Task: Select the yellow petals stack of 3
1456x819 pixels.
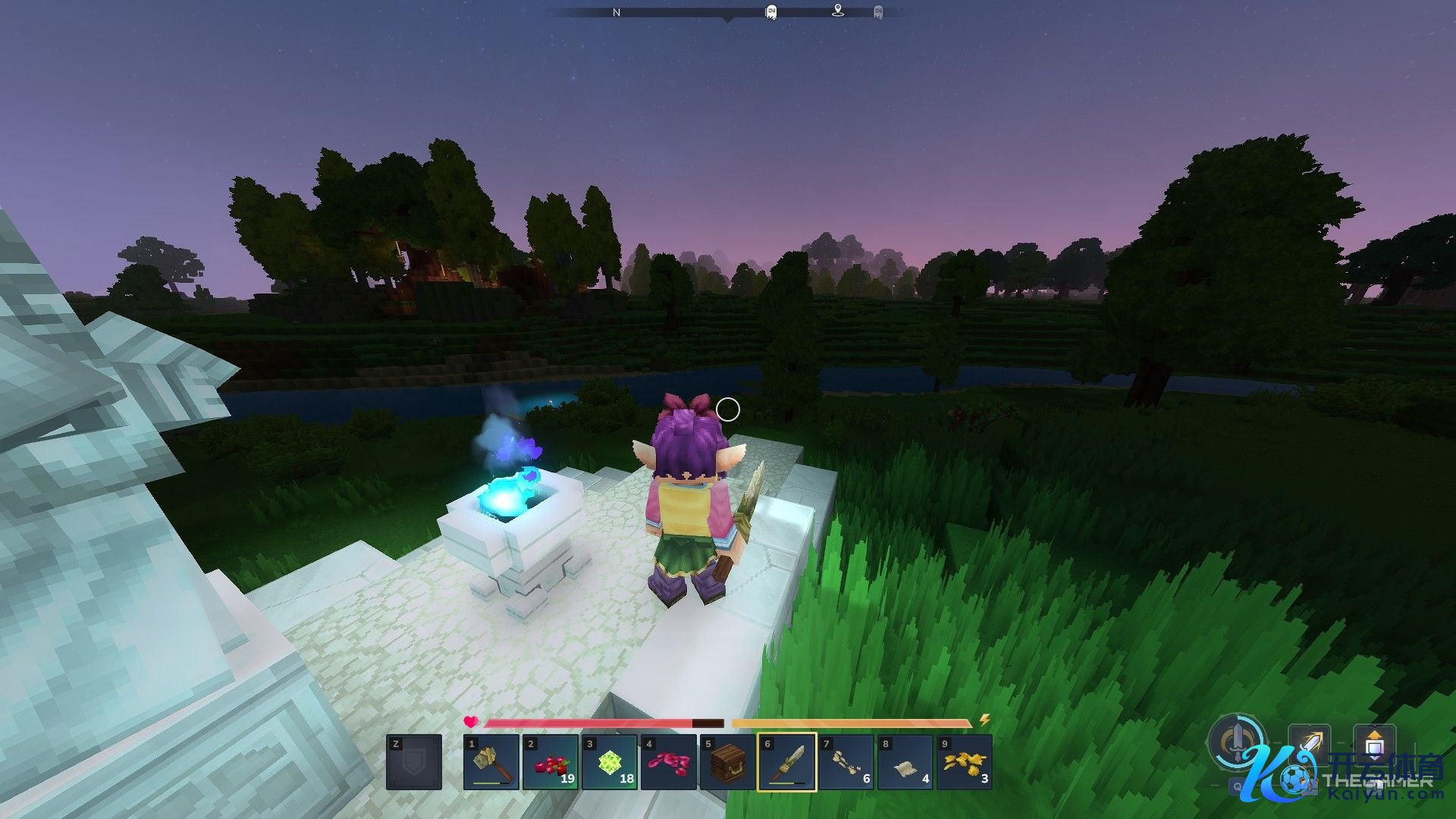Action: [x=965, y=762]
